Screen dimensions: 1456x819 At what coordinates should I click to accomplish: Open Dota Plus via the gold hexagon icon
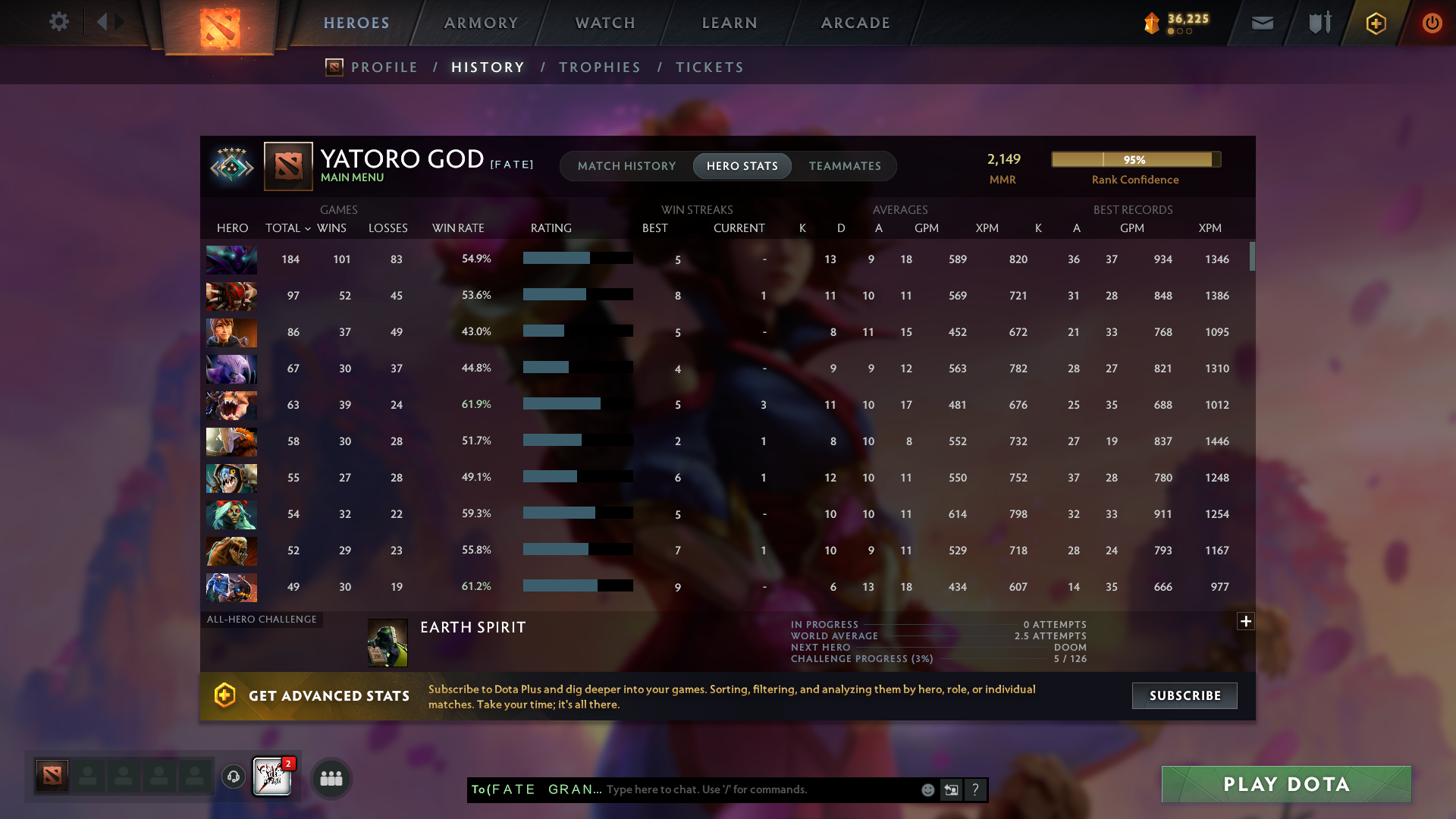(x=1375, y=23)
